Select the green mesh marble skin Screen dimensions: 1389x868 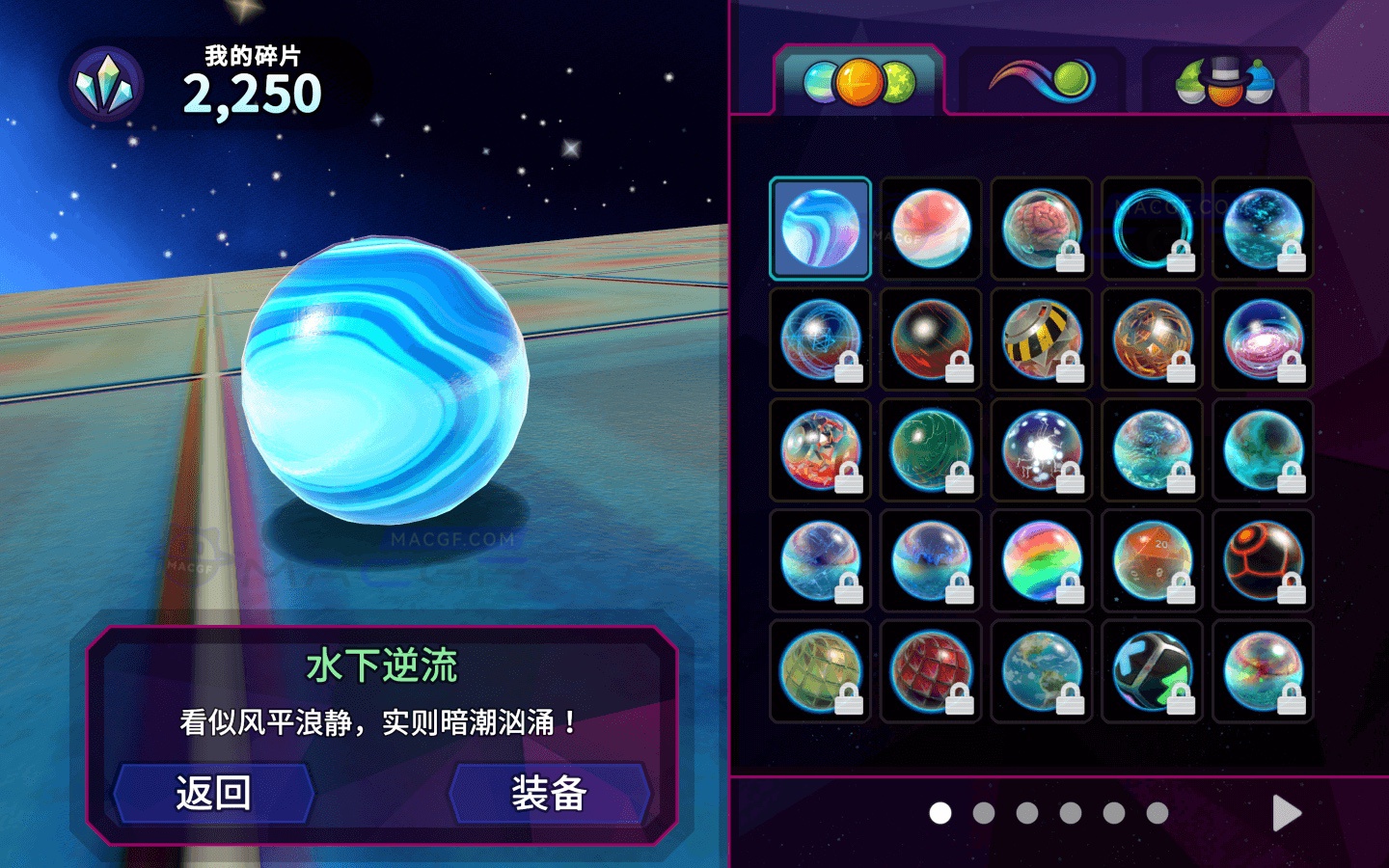(x=819, y=671)
